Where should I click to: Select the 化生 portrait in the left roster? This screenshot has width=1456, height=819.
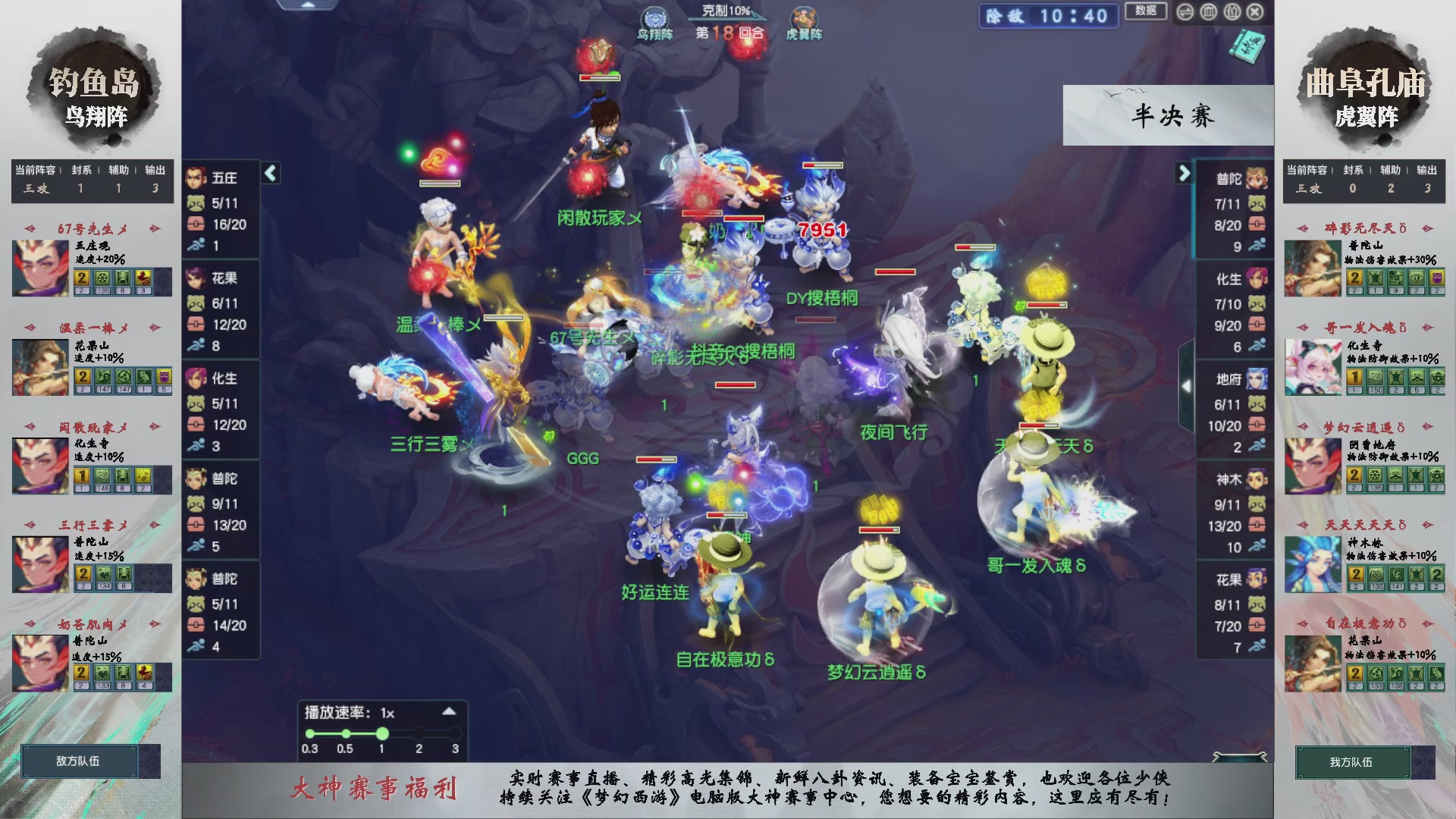tap(196, 378)
